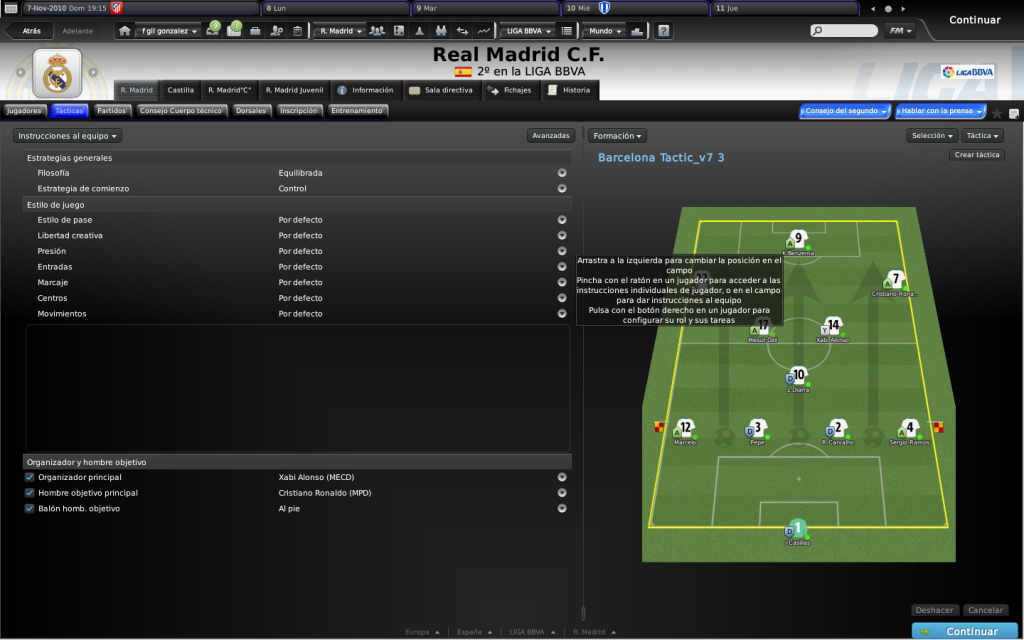The height and width of the screenshot is (640, 1024).
Task: Show the Castilla squad tab
Action: pyautogui.click(x=181, y=90)
